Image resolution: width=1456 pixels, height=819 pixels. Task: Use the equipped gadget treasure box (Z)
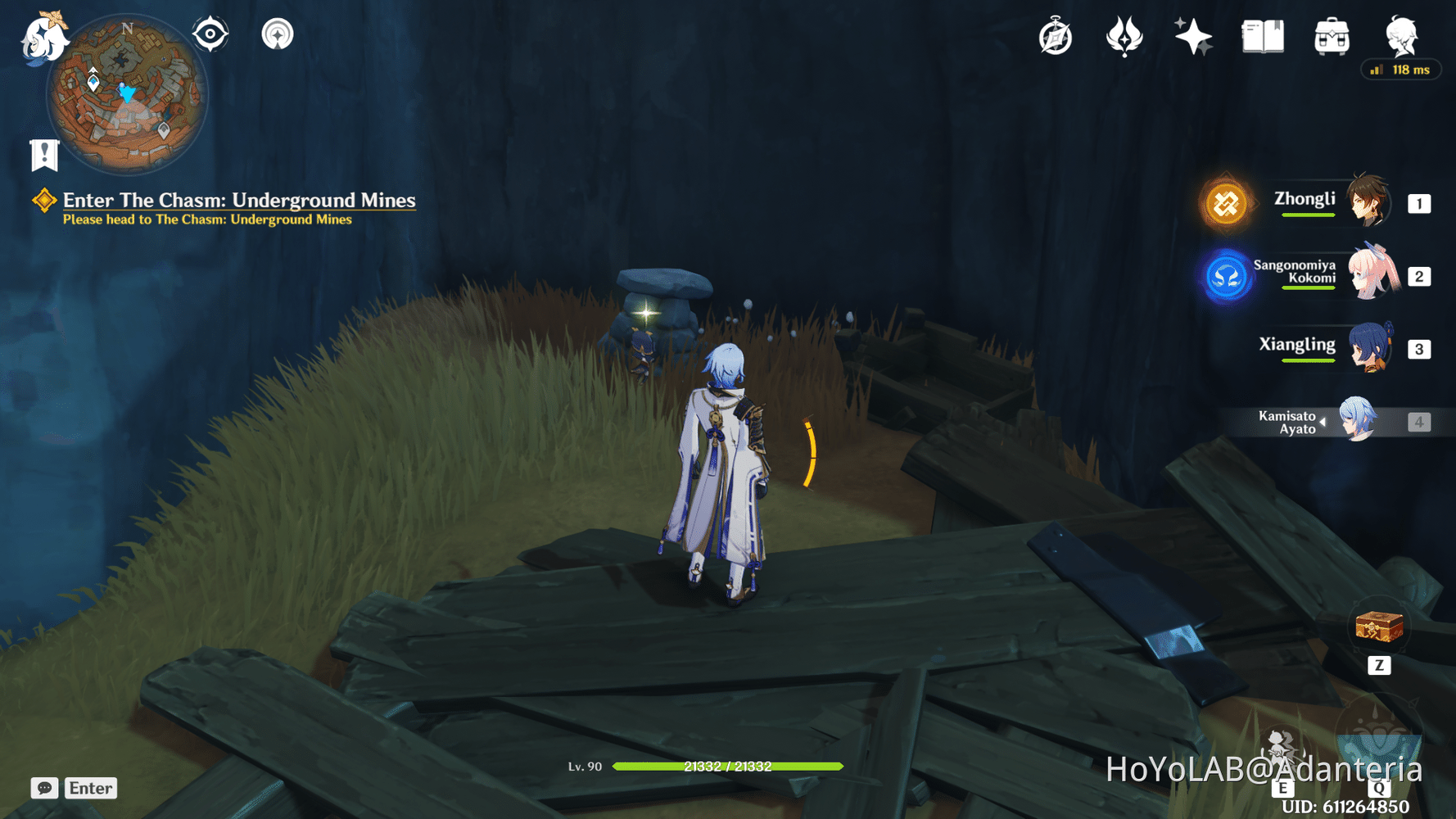click(1381, 627)
